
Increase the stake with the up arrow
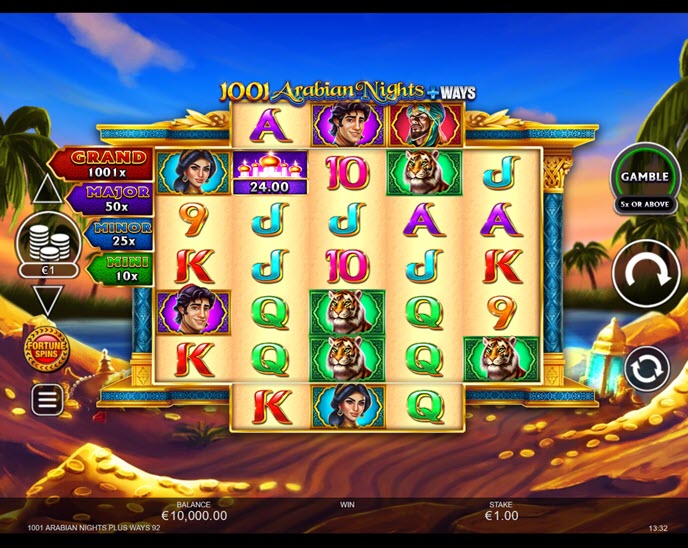click(x=47, y=189)
